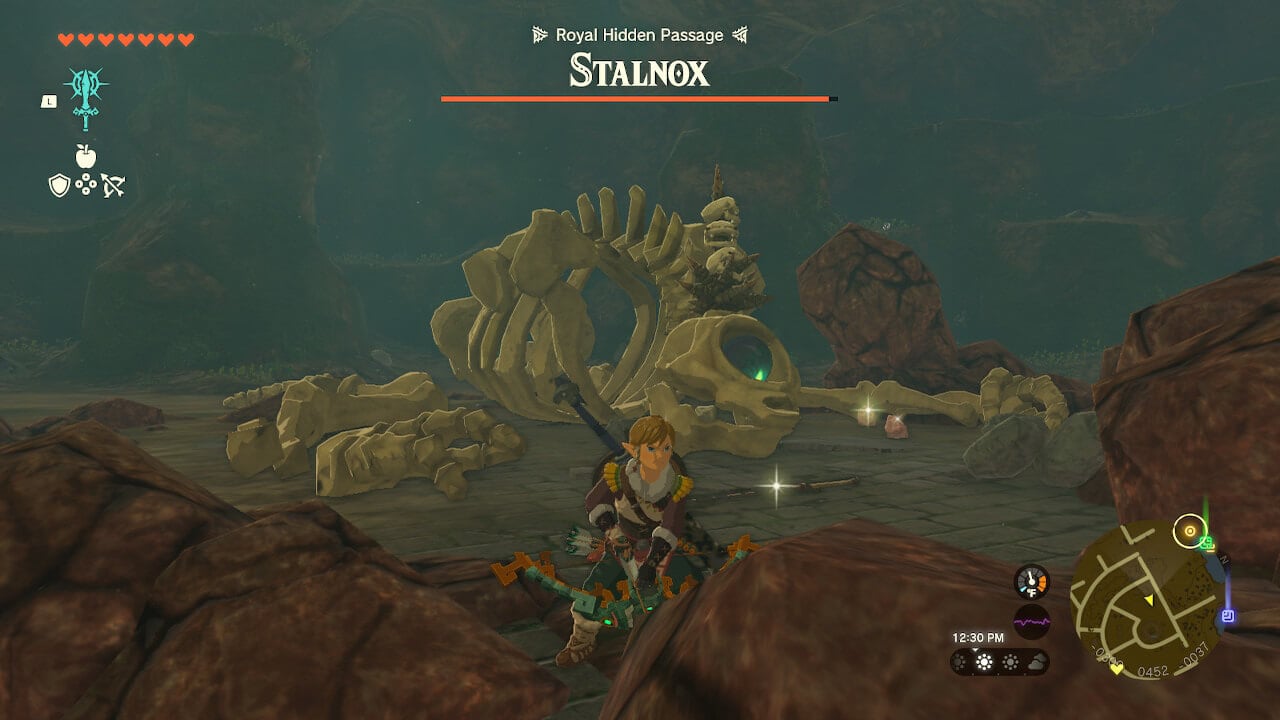
Task: Click the apple food icon
Action: pos(86,156)
